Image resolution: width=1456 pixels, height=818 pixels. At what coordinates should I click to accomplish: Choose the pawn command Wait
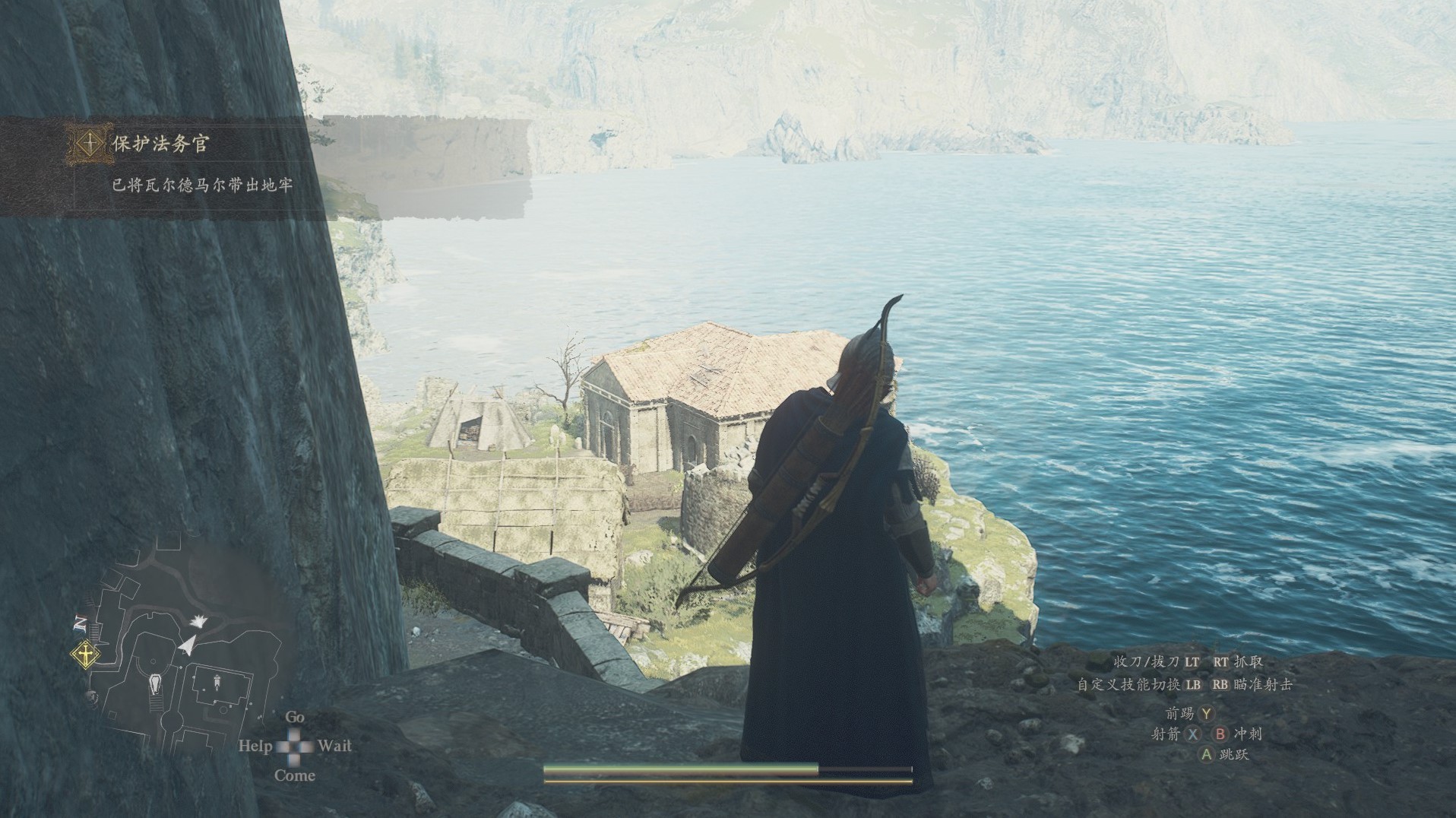pyautogui.click(x=334, y=746)
